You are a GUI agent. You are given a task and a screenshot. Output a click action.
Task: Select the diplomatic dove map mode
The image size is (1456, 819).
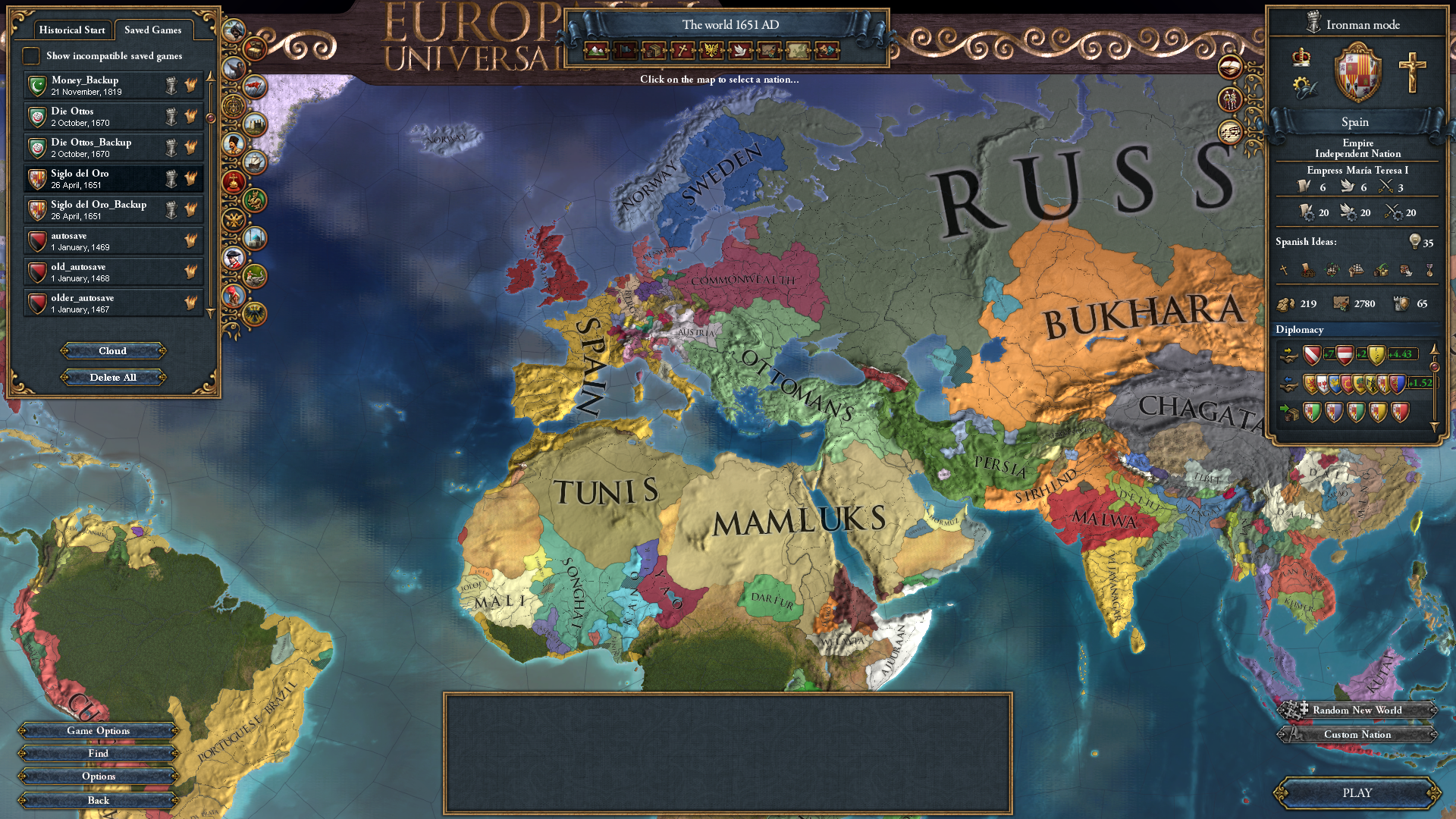click(x=739, y=52)
